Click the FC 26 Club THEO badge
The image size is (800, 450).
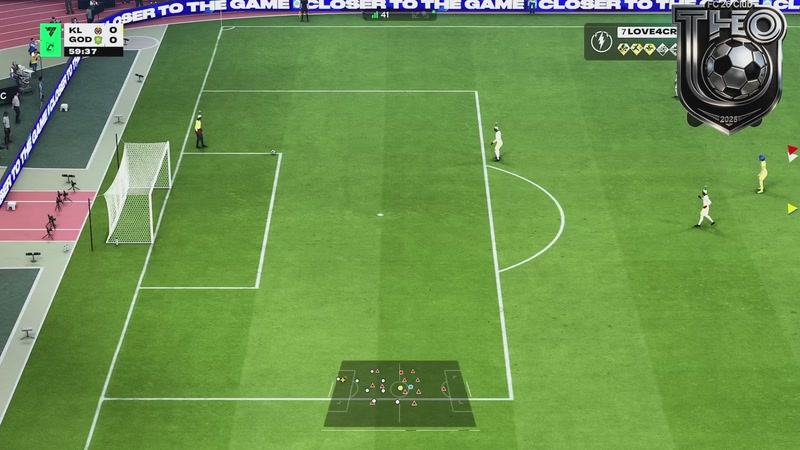pyautogui.click(x=729, y=68)
